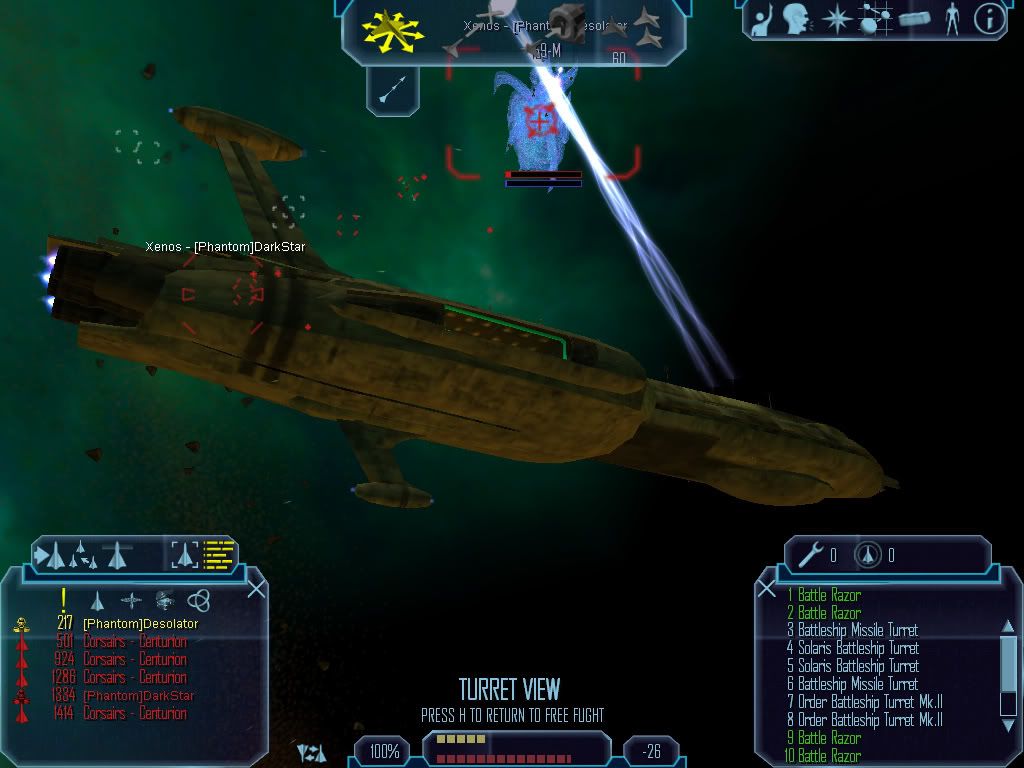Close the weapons list panel

pos(767,589)
